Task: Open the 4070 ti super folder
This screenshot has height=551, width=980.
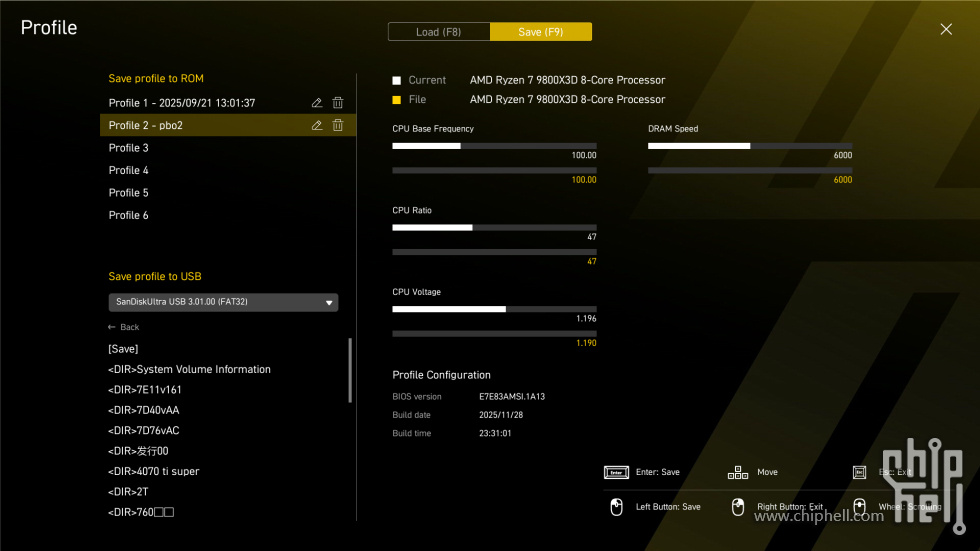Action: click(153, 471)
